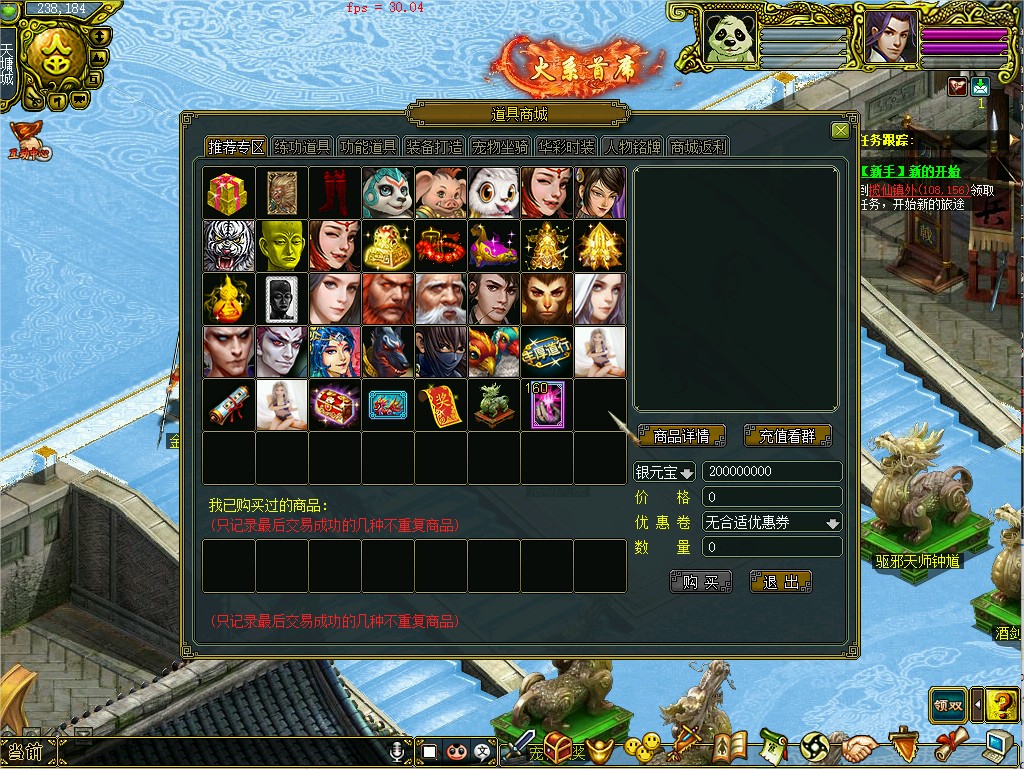Image resolution: width=1024 pixels, height=769 pixels.
Task: Select the panda pet icon
Action: (388, 193)
